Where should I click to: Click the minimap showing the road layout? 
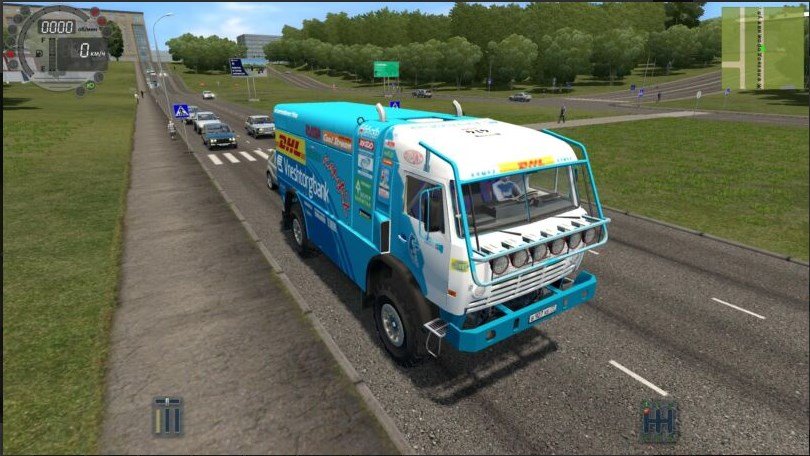click(762, 48)
